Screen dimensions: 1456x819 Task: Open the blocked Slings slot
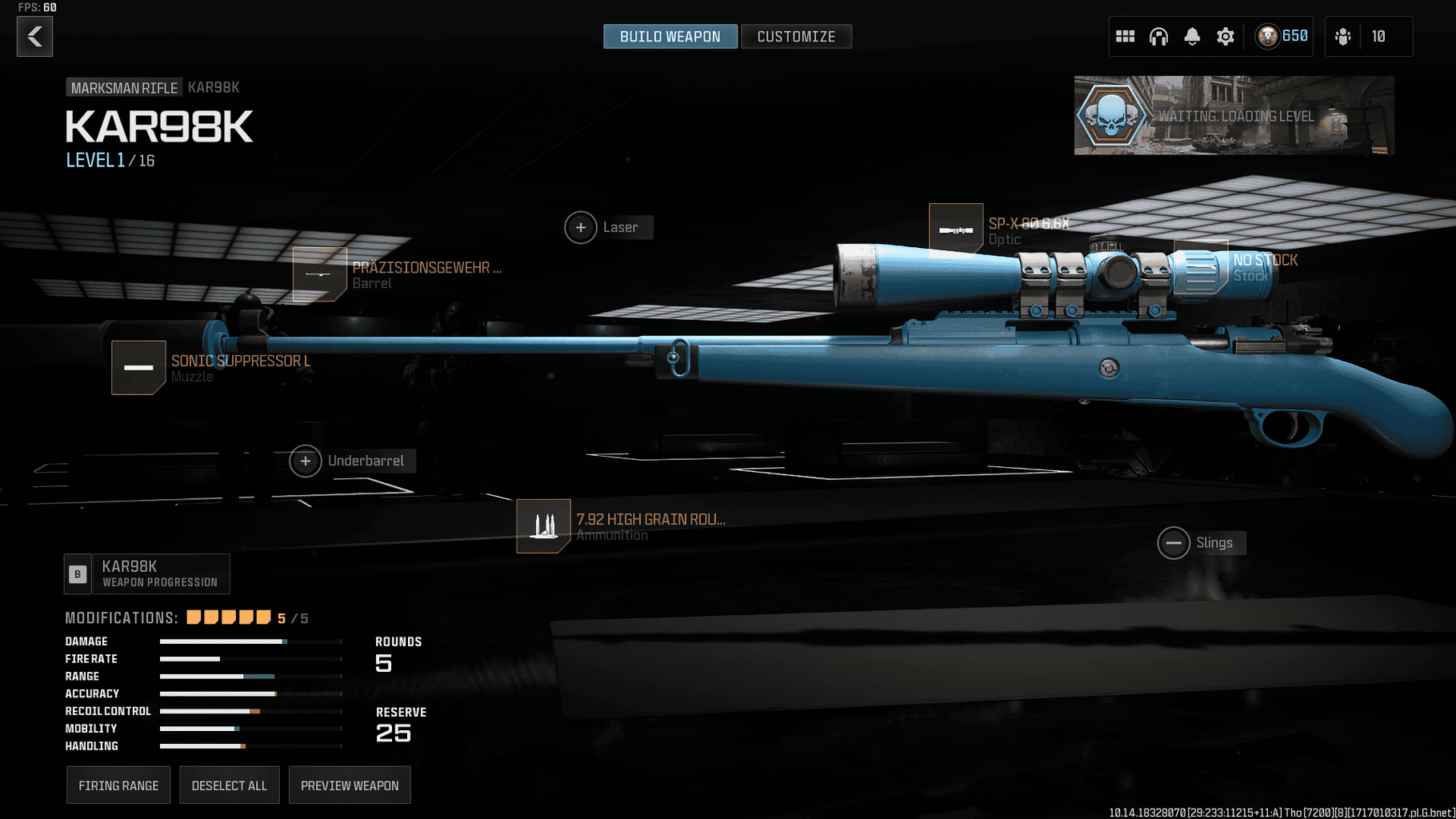coord(1174,544)
